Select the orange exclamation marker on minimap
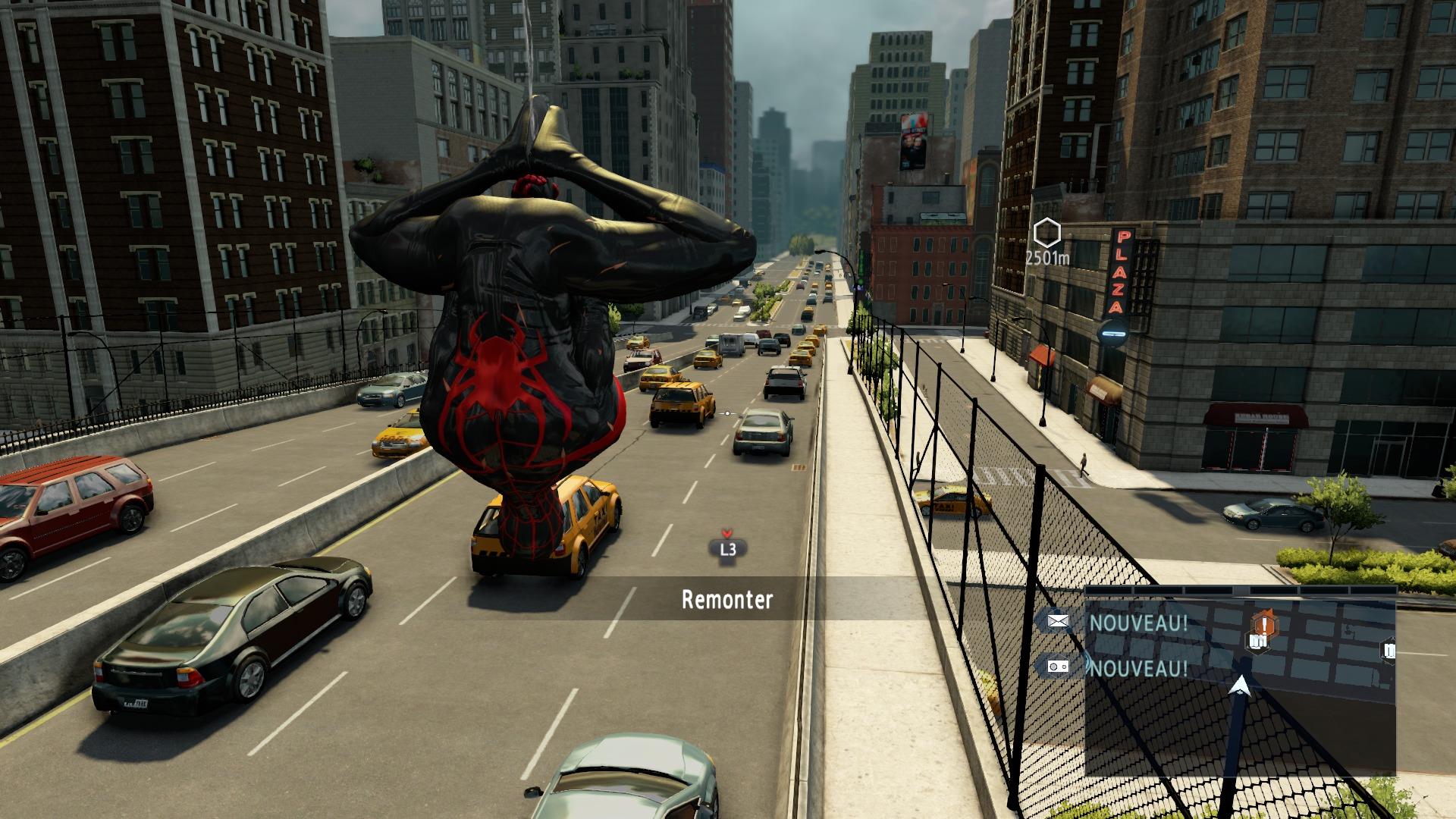 click(1264, 624)
